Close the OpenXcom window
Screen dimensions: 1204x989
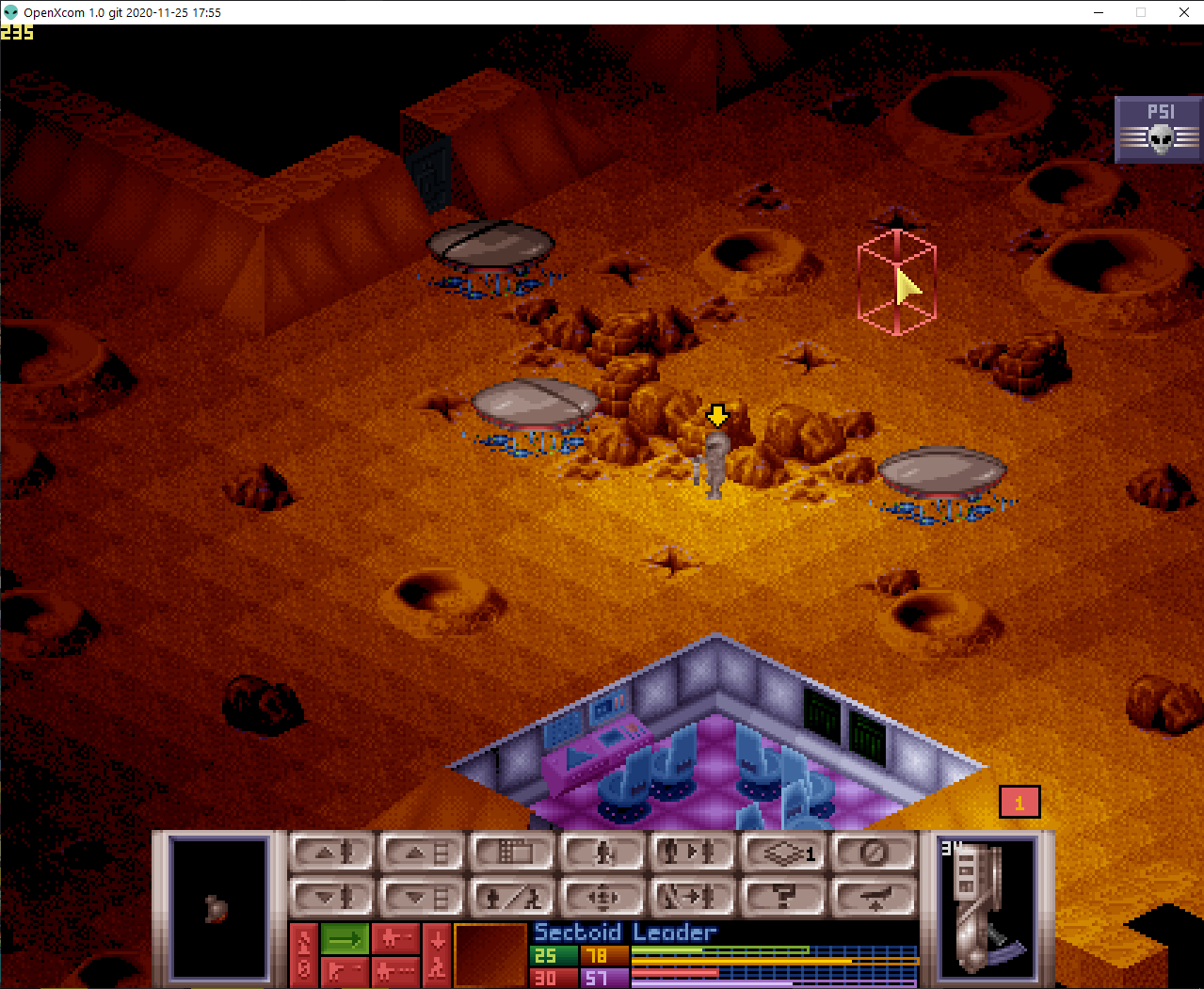[x=1183, y=12]
